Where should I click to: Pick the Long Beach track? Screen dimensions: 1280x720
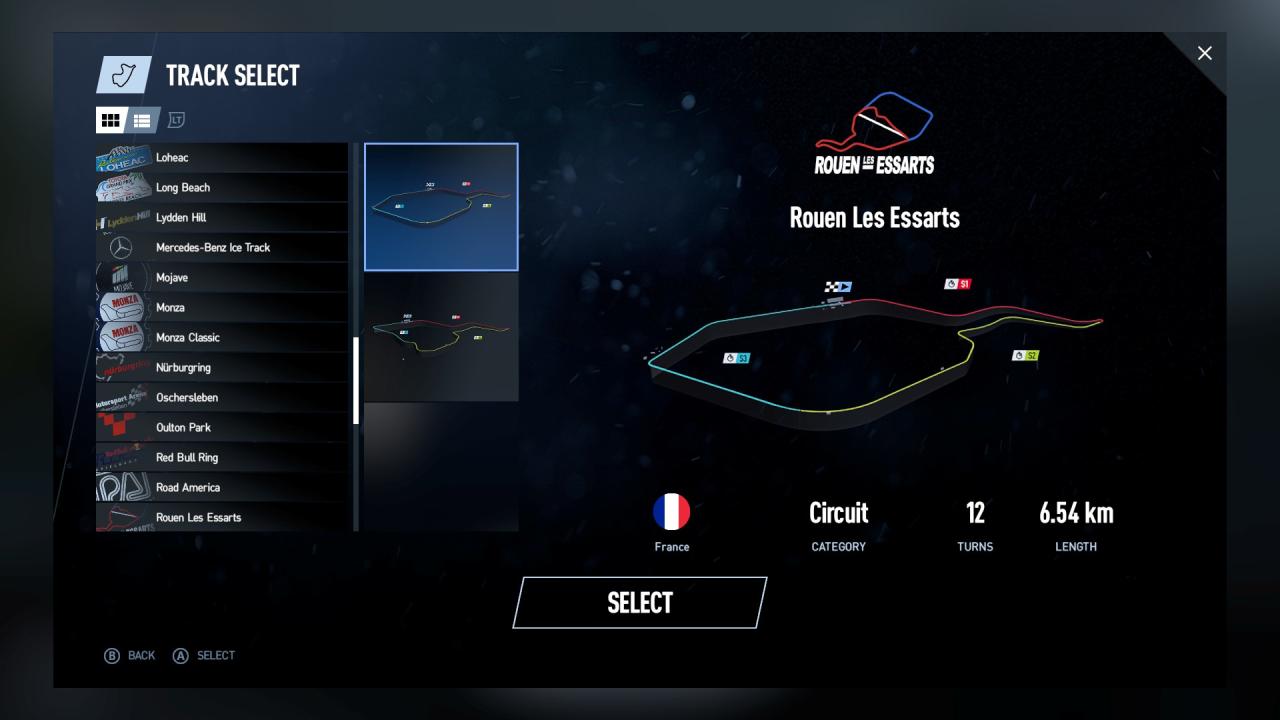(x=222, y=187)
